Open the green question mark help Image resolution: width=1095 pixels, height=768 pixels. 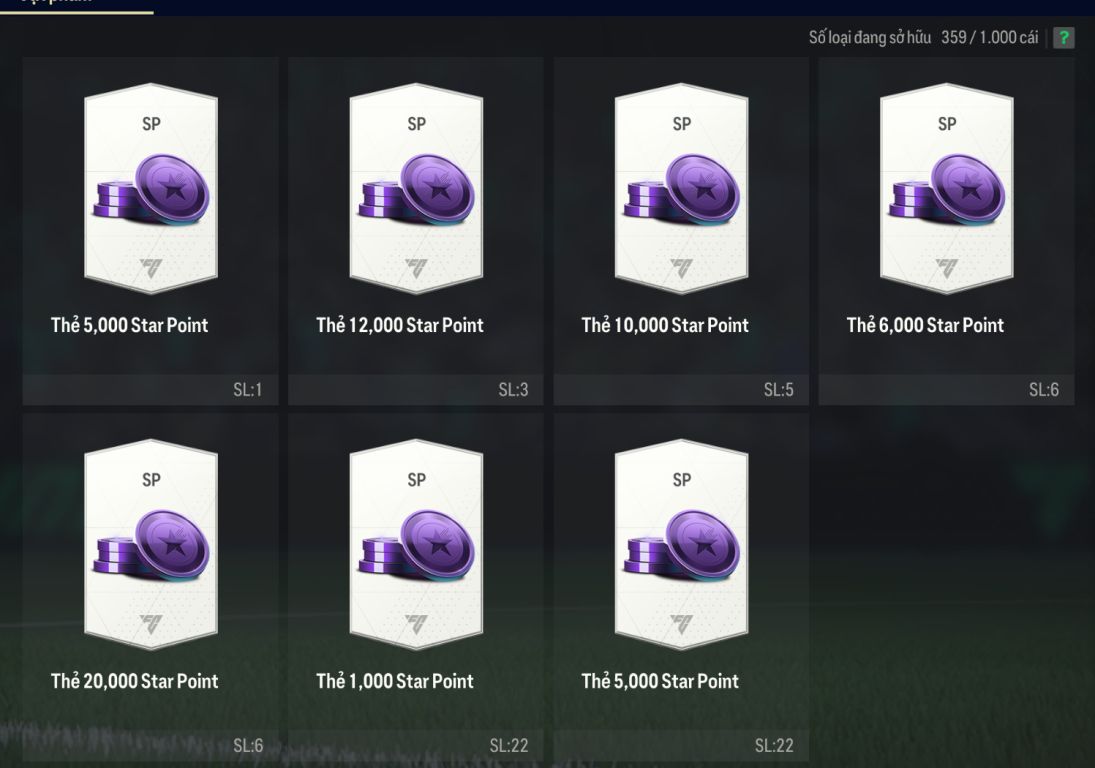(x=1063, y=38)
